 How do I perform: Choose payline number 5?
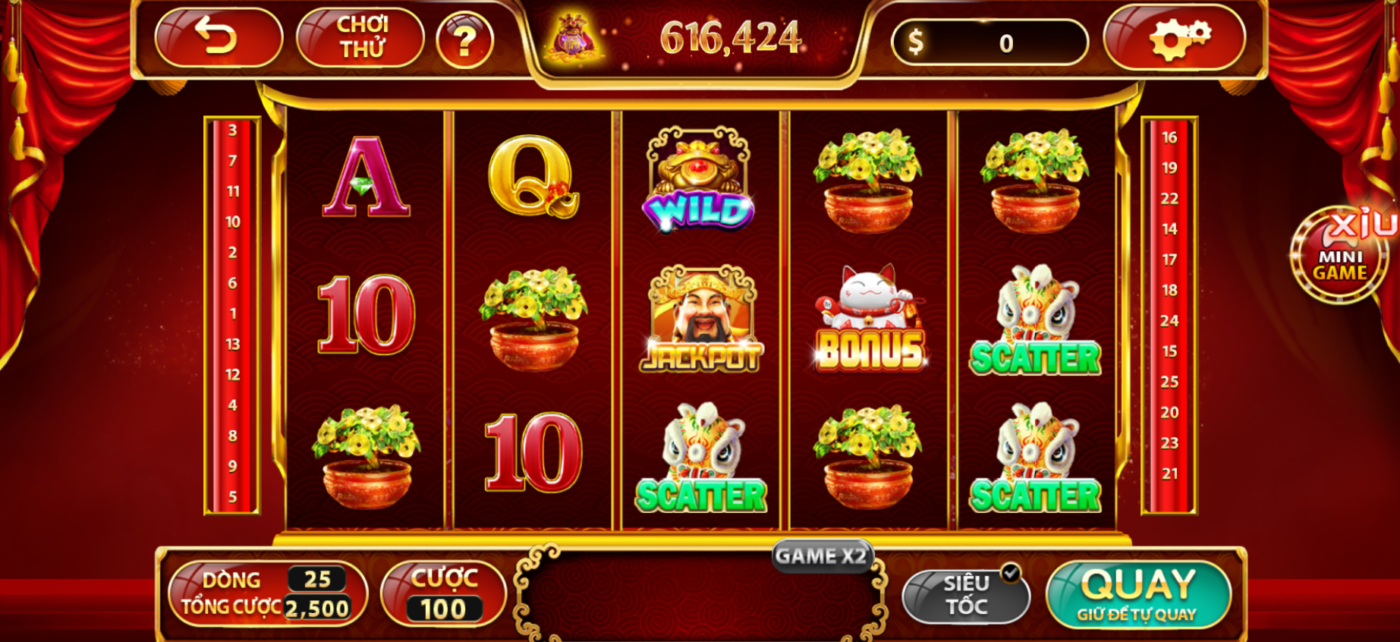coord(232,496)
